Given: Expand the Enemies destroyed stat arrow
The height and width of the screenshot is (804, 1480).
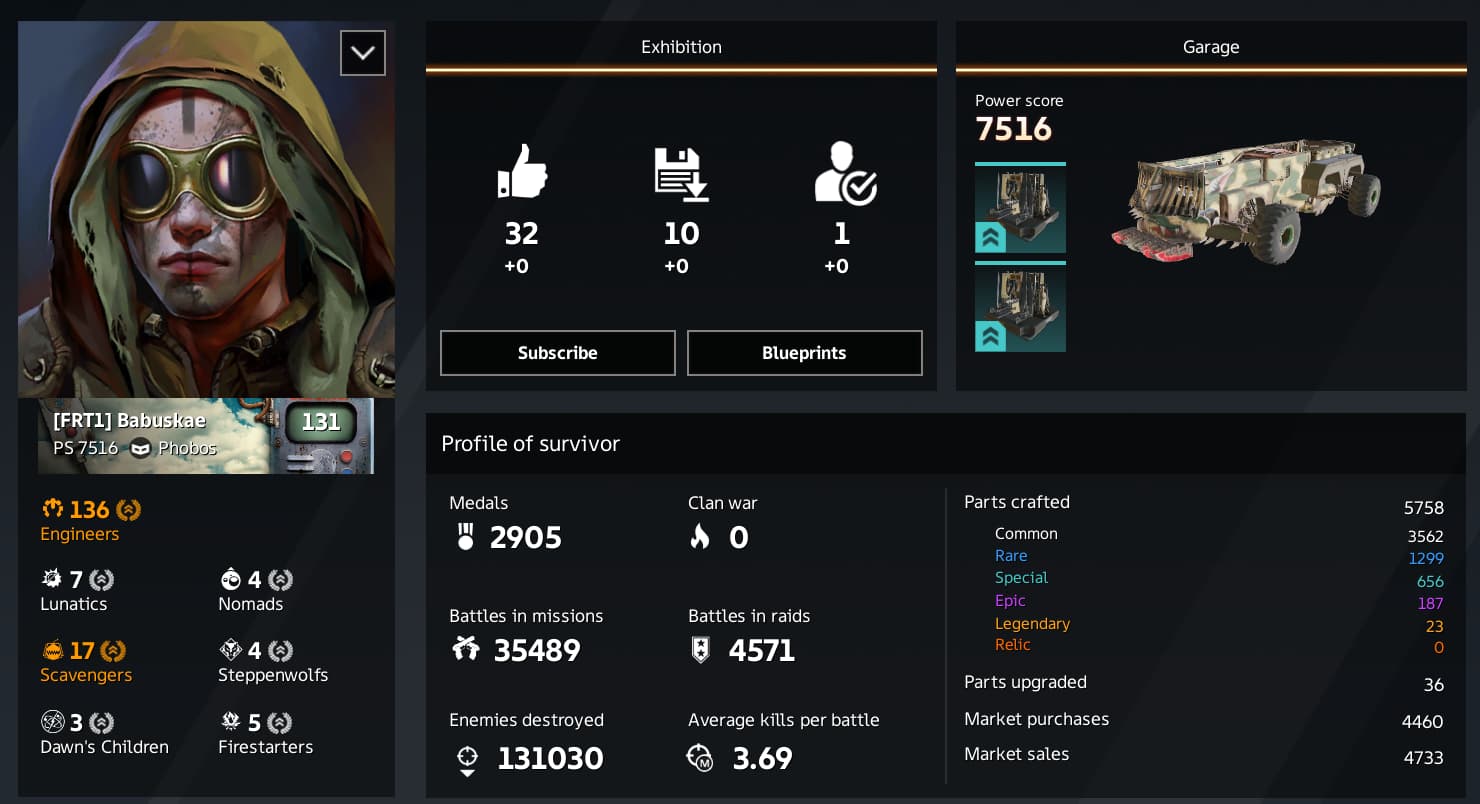Looking at the screenshot, I should [x=467, y=773].
